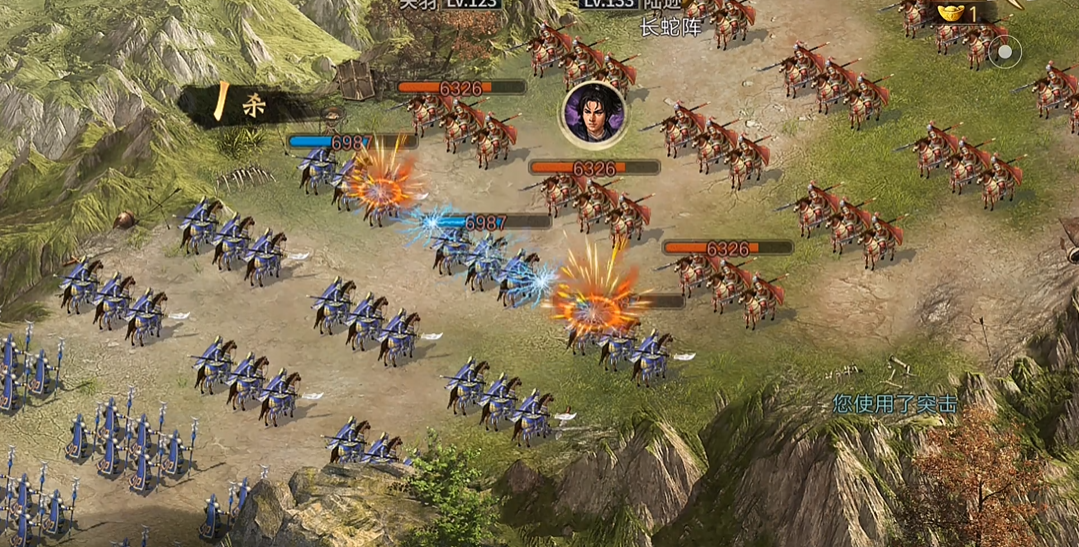Click the gold ingot currency icon
The image size is (1079, 547).
951,12
